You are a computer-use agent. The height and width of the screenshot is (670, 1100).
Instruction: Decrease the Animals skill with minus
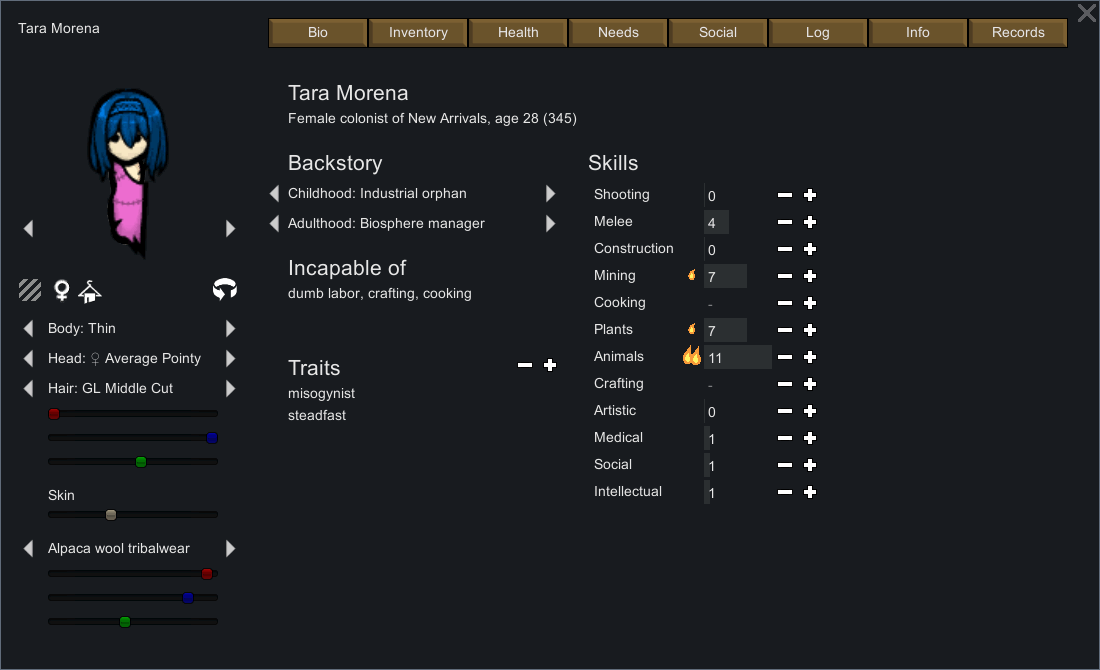coord(785,357)
